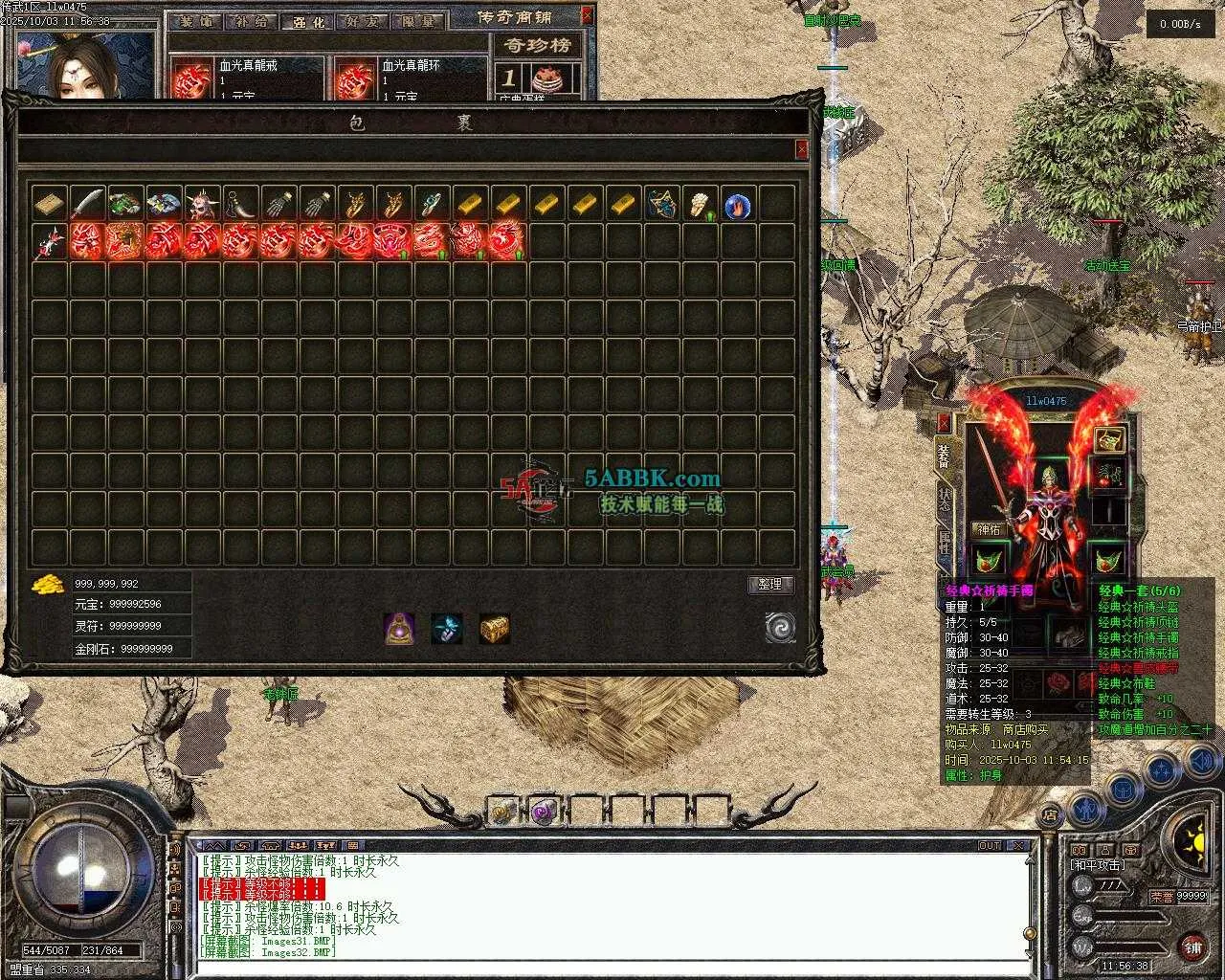Select the 强化 shop tab

coord(306,22)
